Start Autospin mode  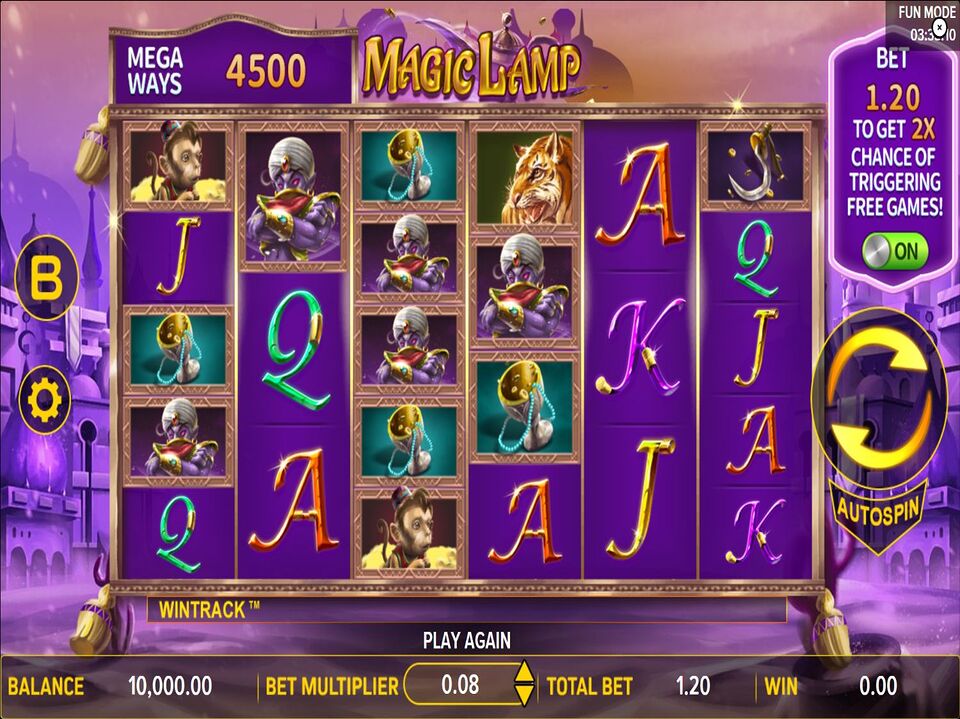click(879, 506)
